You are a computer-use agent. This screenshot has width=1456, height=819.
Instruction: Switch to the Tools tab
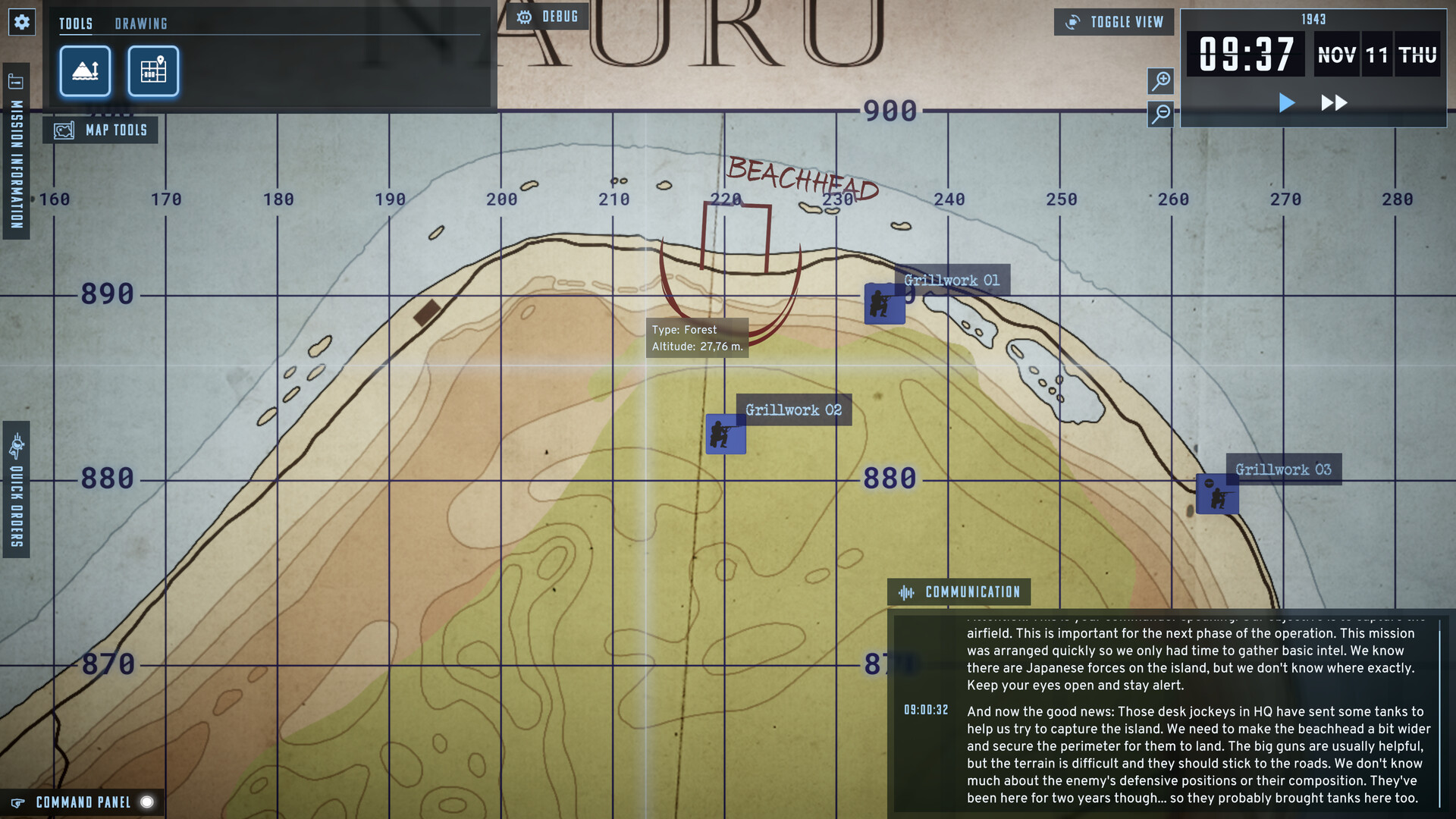pyautogui.click(x=76, y=24)
